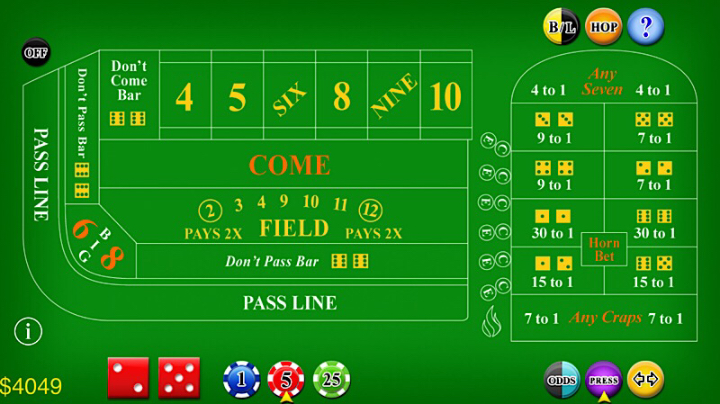Toggle the OFF puck button
The image size is (720, 404).
coord(36,51)
